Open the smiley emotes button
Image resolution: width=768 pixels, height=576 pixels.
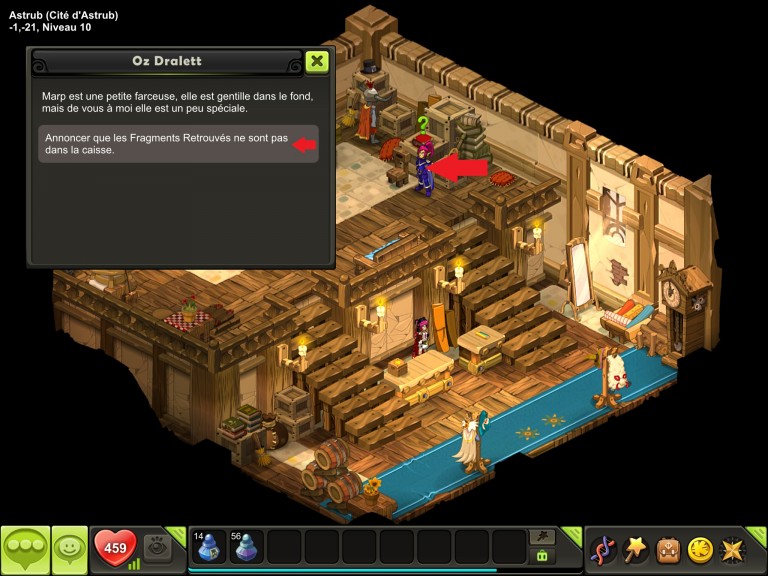[69, 548]
